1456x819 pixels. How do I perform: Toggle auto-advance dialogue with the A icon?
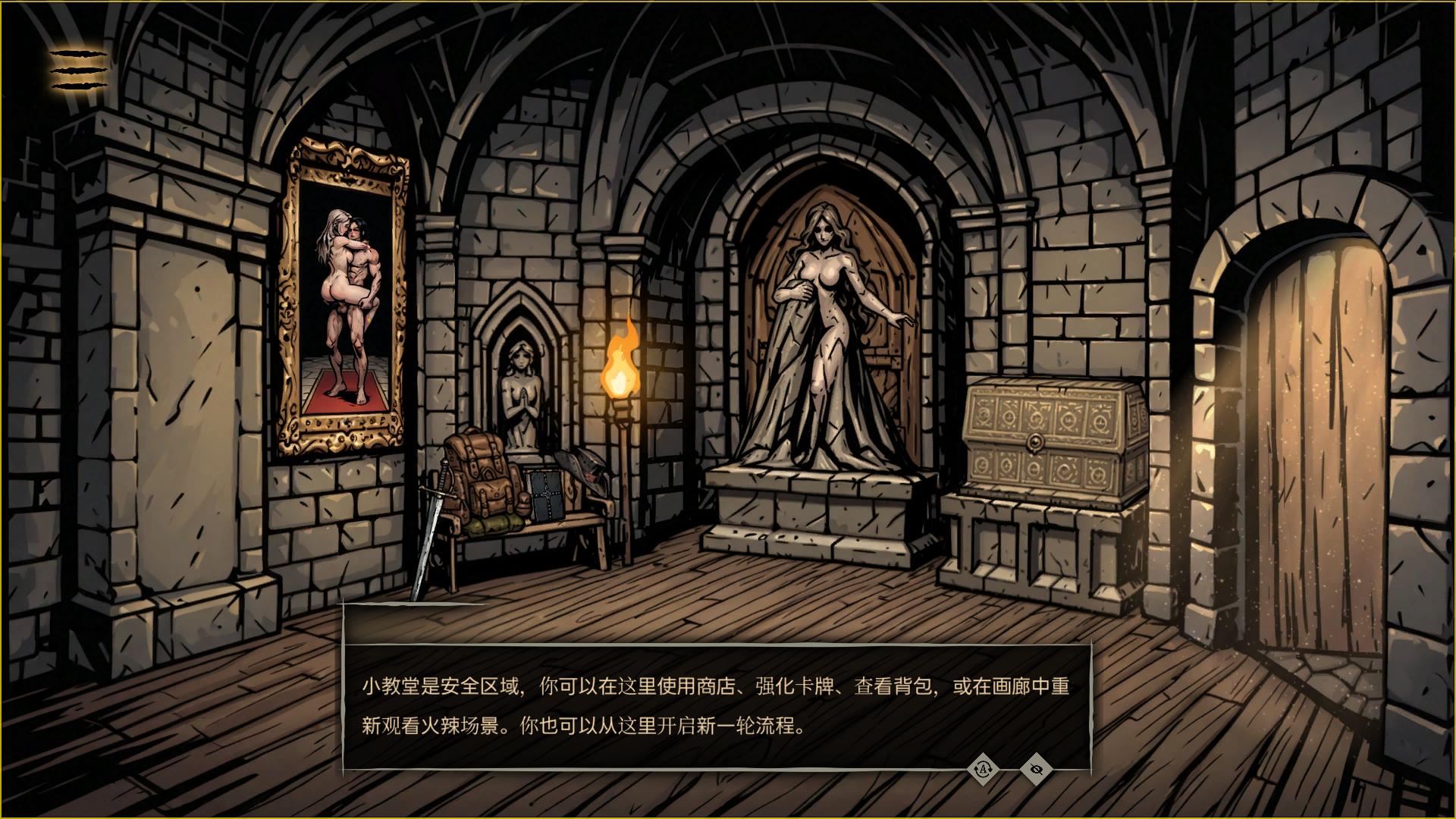click(x=983, y=770)
